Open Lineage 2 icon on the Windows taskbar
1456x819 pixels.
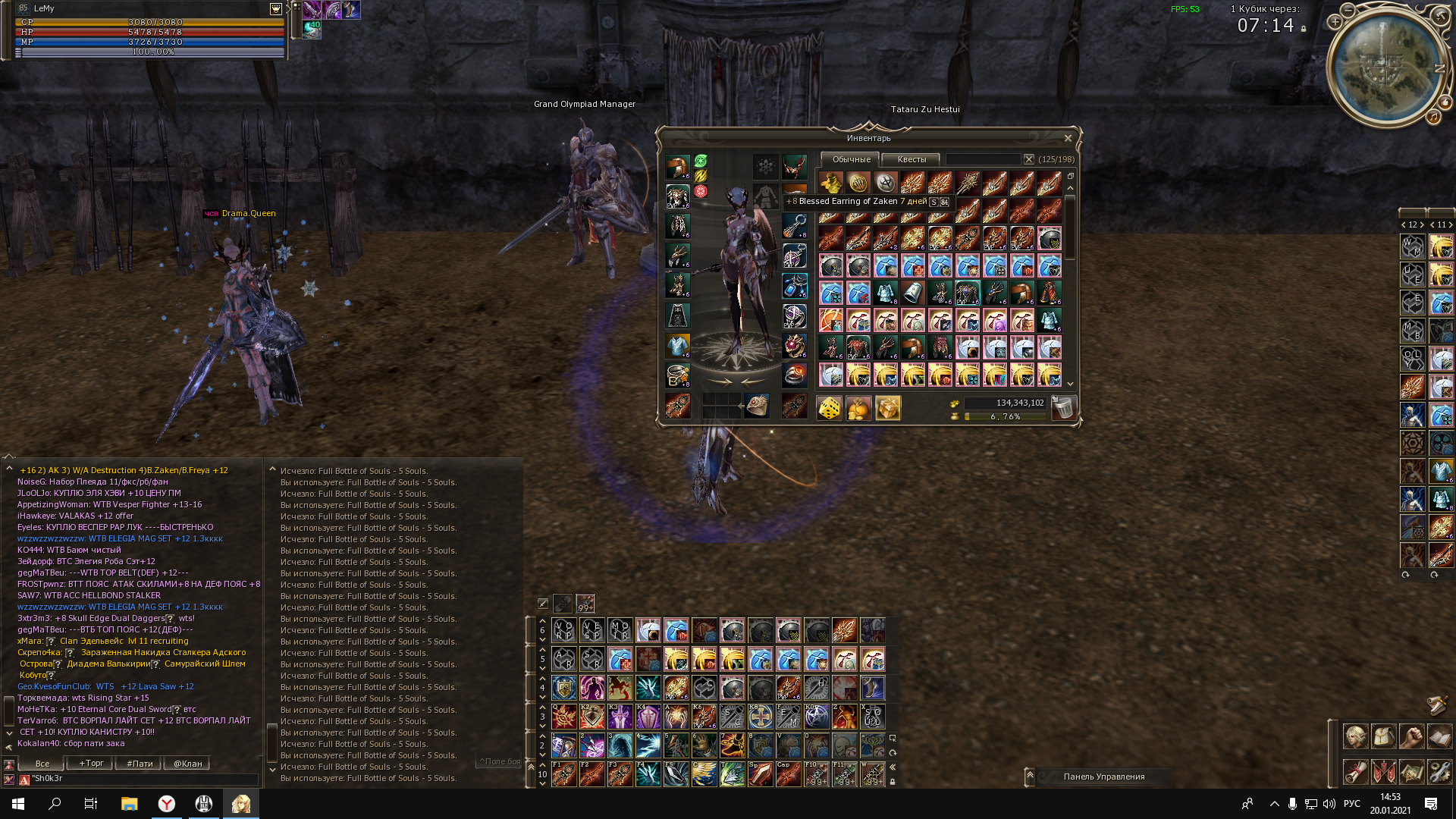(241, 803)
